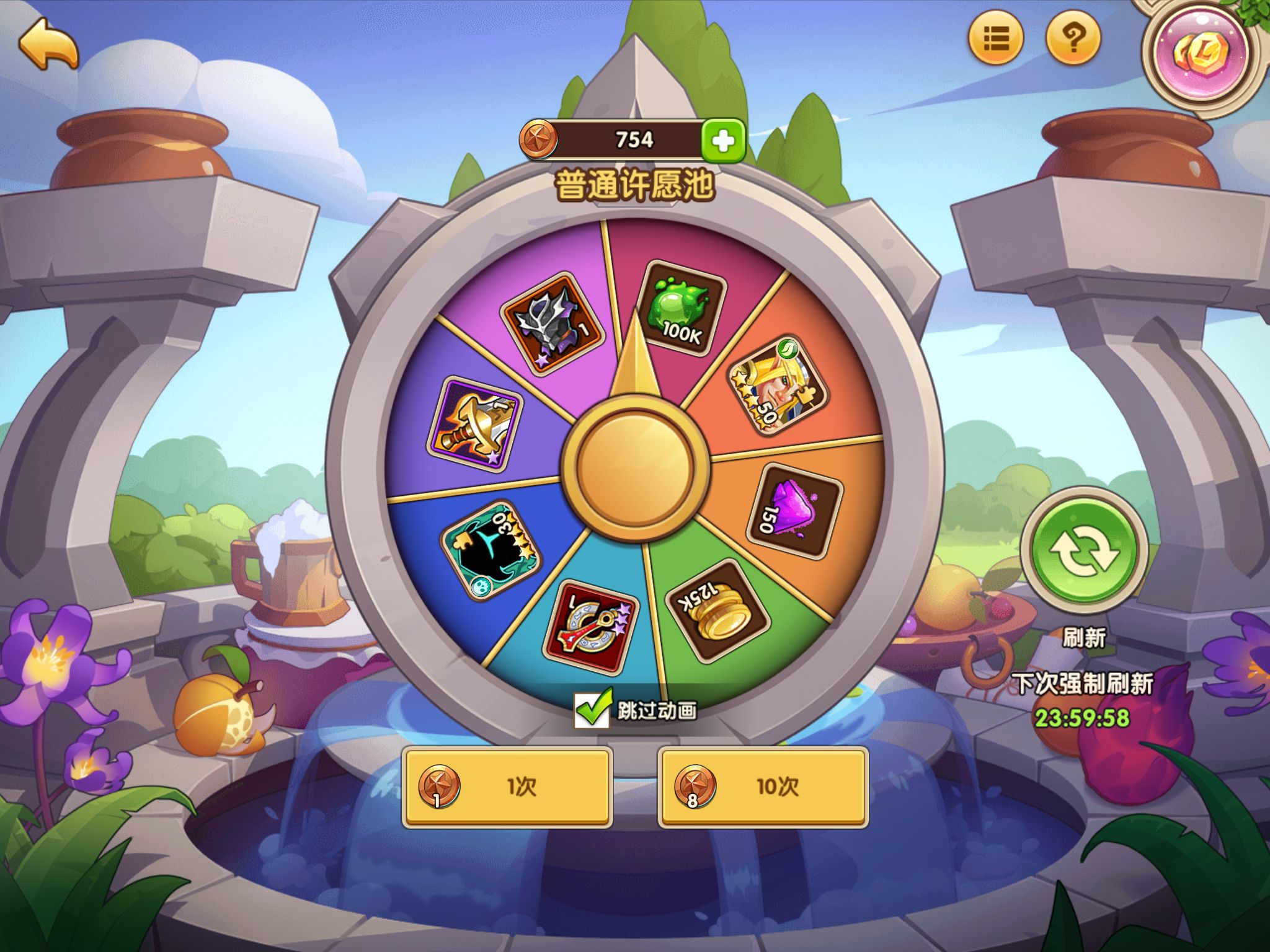The height and width of the screenshot is (952, 1270).
Task: Inspect the 125K gold coins reward
Action: point(716,610)
